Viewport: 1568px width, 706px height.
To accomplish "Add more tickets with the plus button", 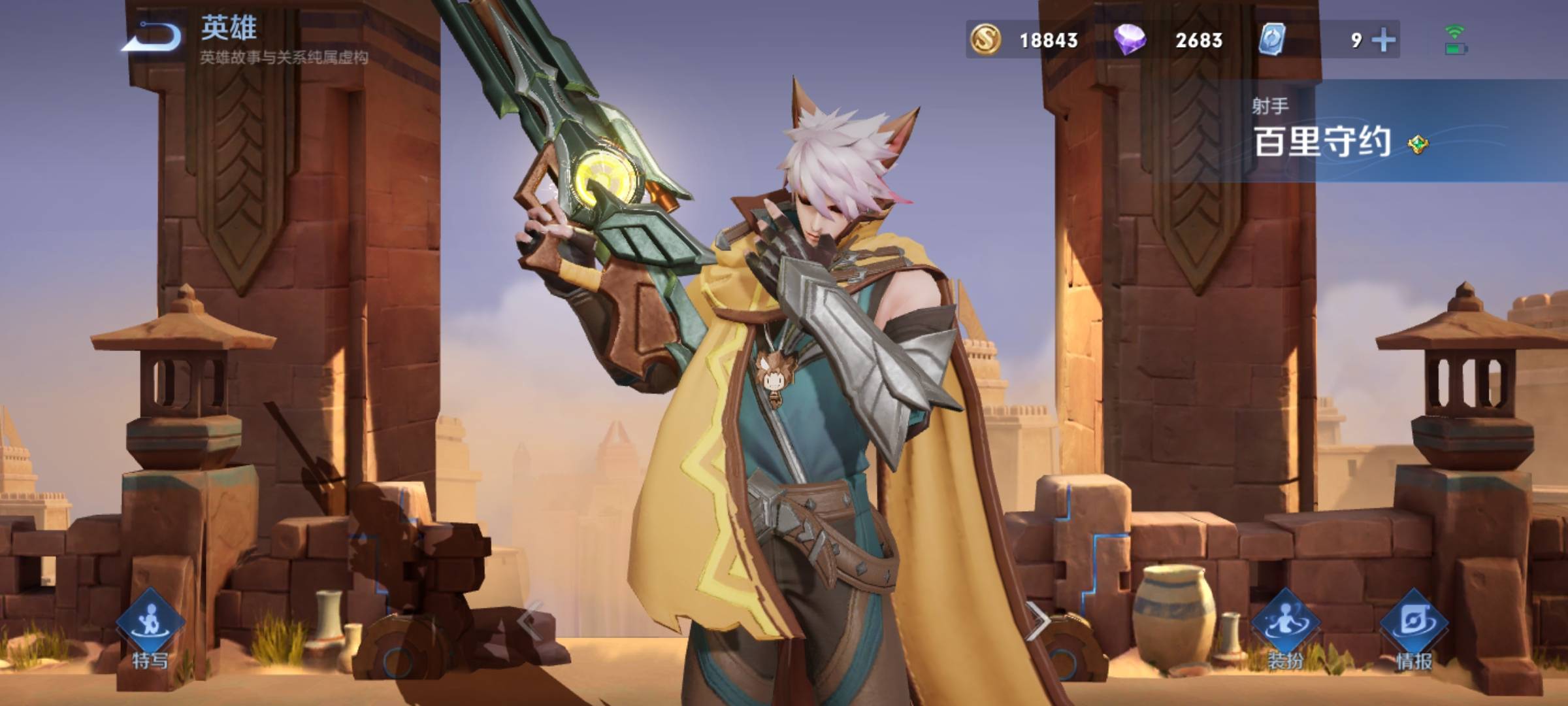I will pyautogui.click(x=1384, y=41).
